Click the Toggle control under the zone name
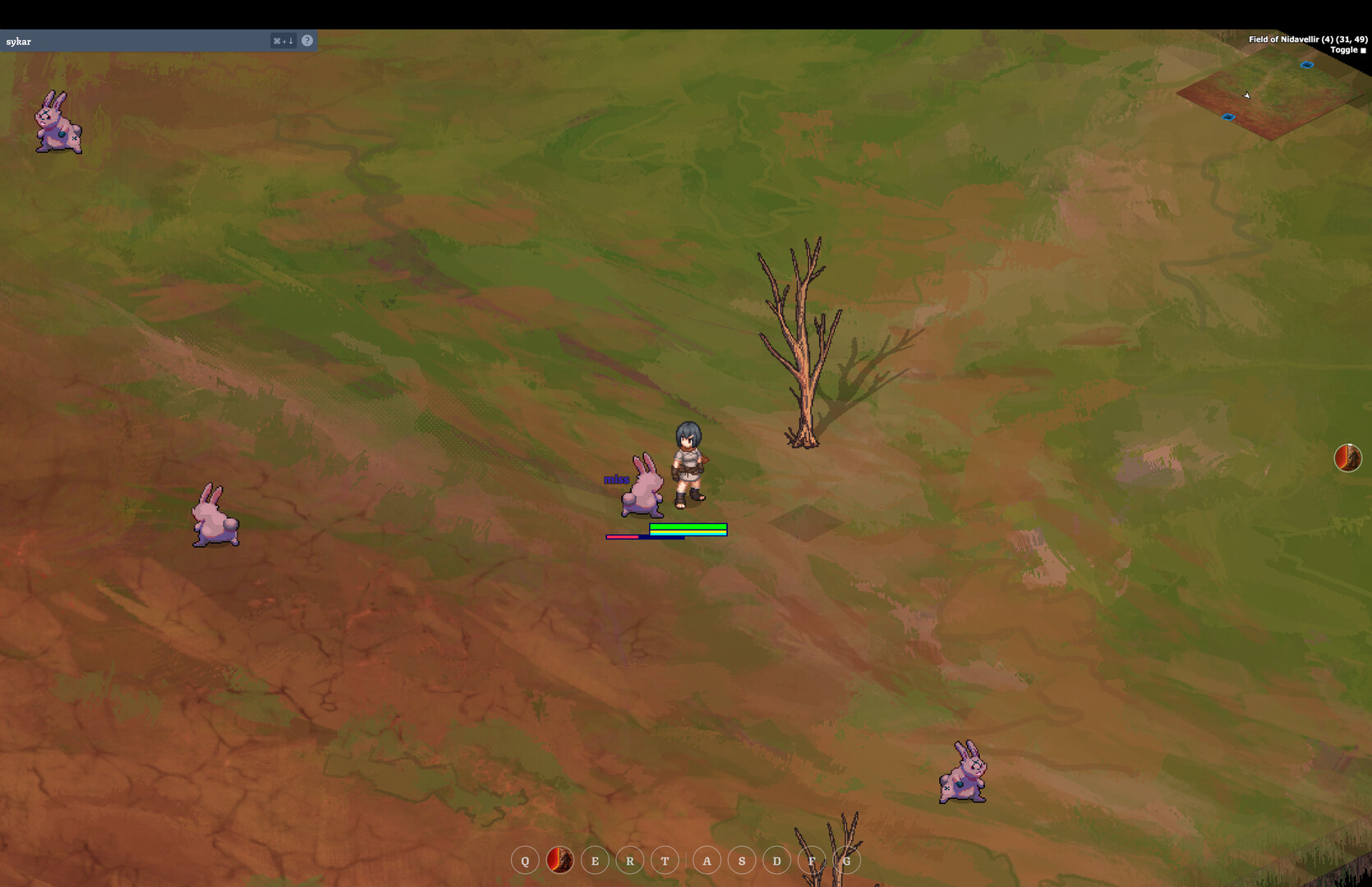Viewport: 1372px width, 887px height. (x=1346, y=49)
